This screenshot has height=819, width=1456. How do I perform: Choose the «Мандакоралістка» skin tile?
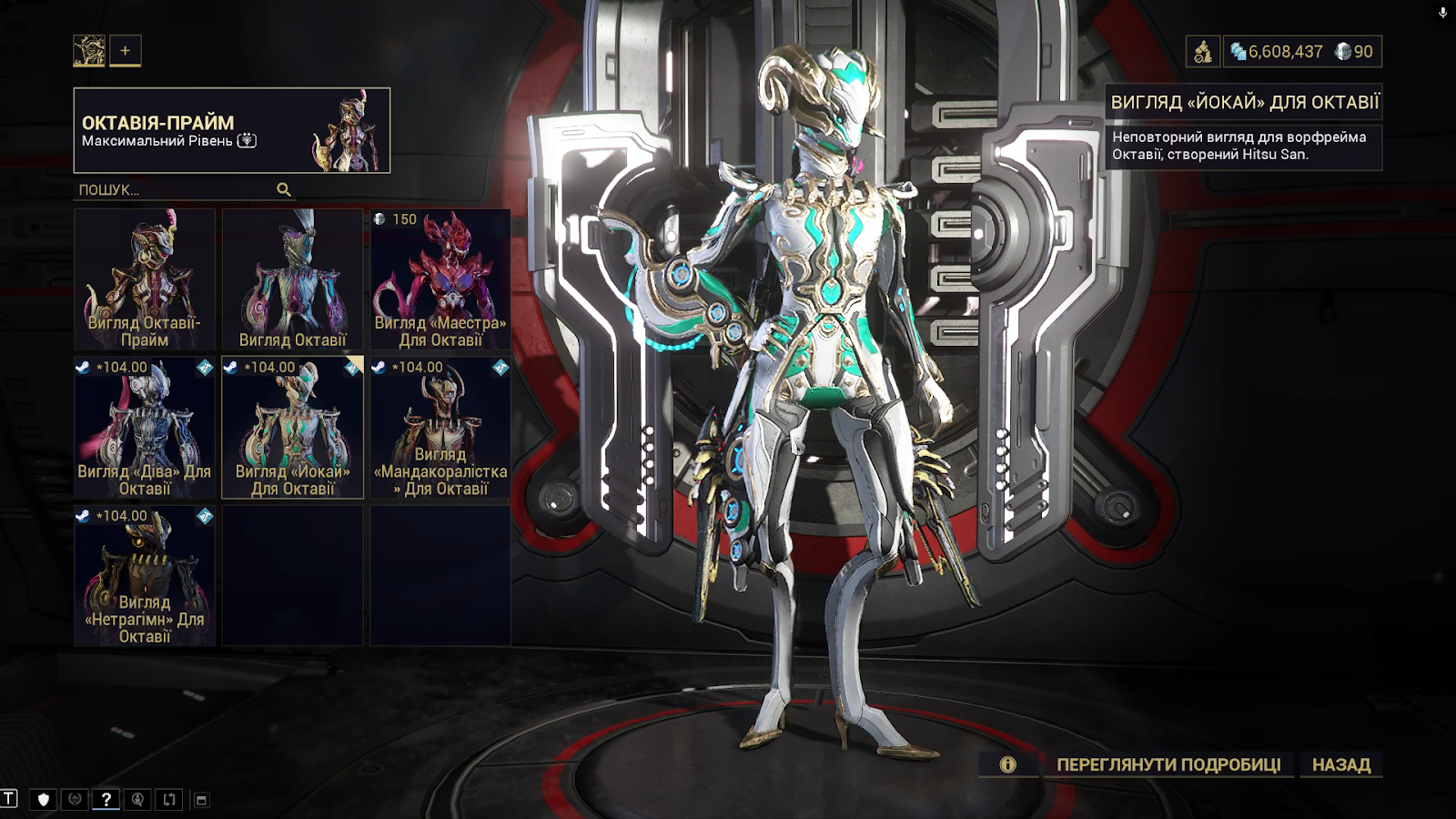click(440, 428)
